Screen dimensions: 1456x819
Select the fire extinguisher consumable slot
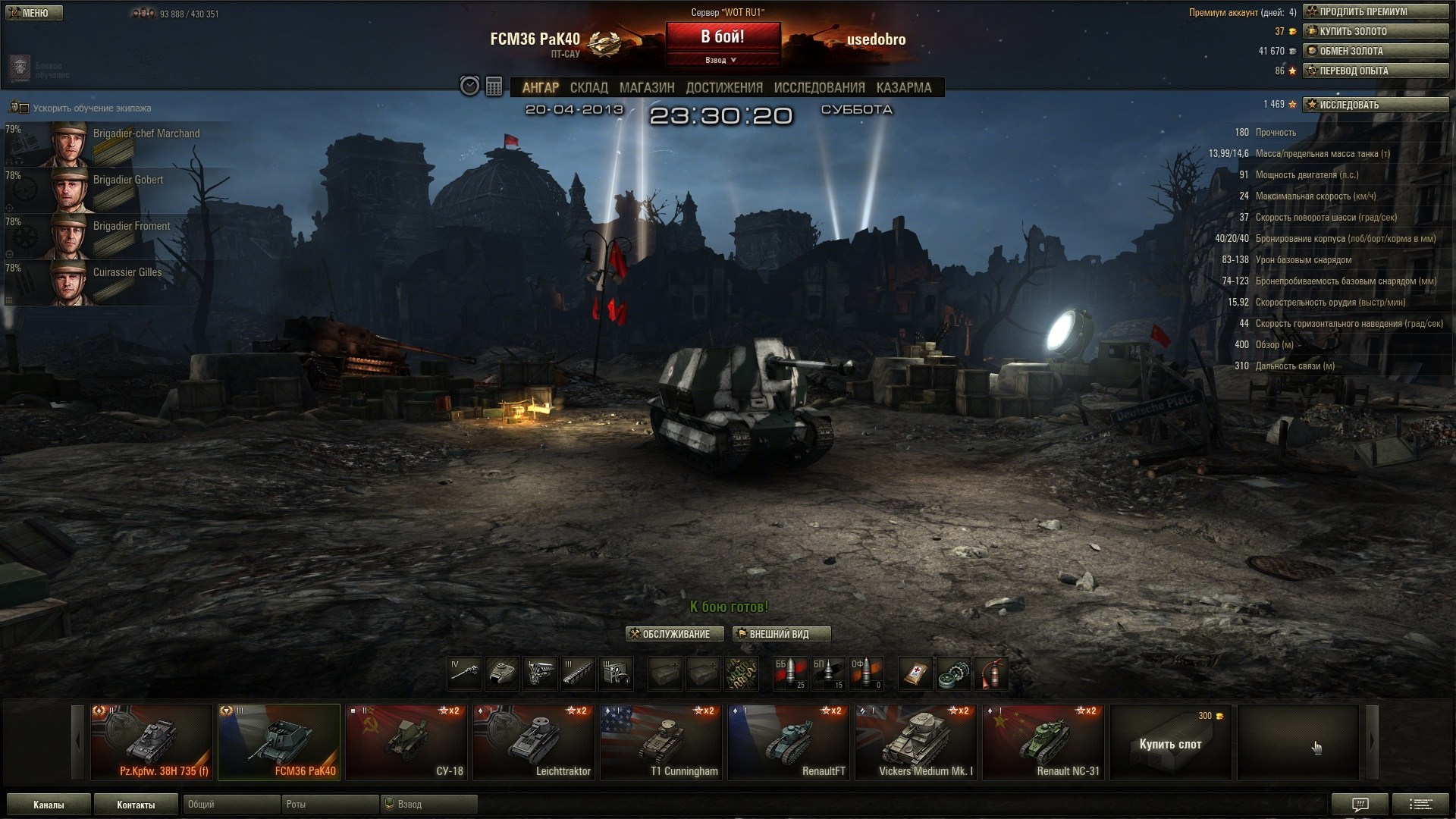click(x=991, y=673)
